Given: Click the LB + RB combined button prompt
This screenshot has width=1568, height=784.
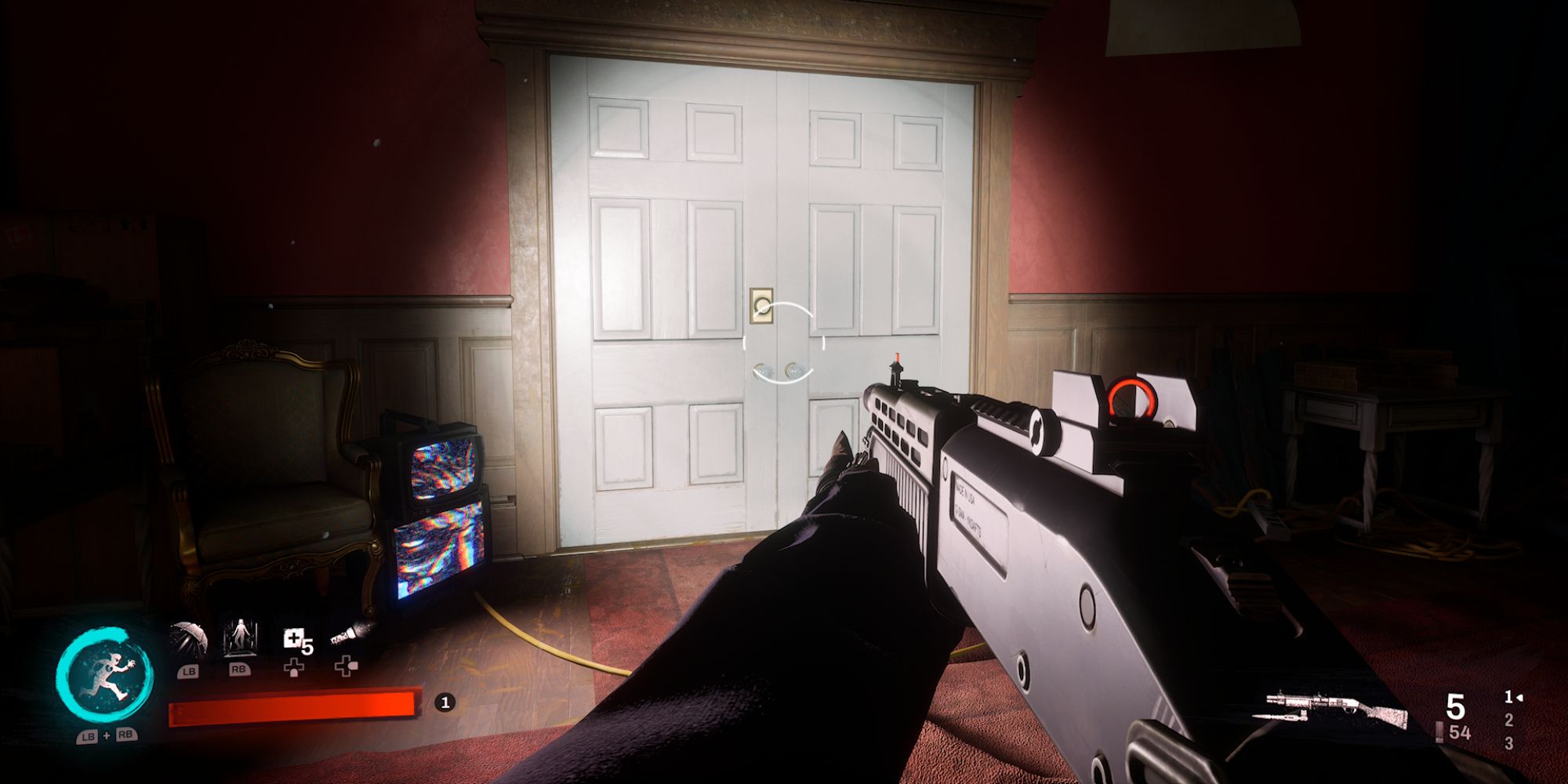Looking at the screenshot, I should pos(106,735).
